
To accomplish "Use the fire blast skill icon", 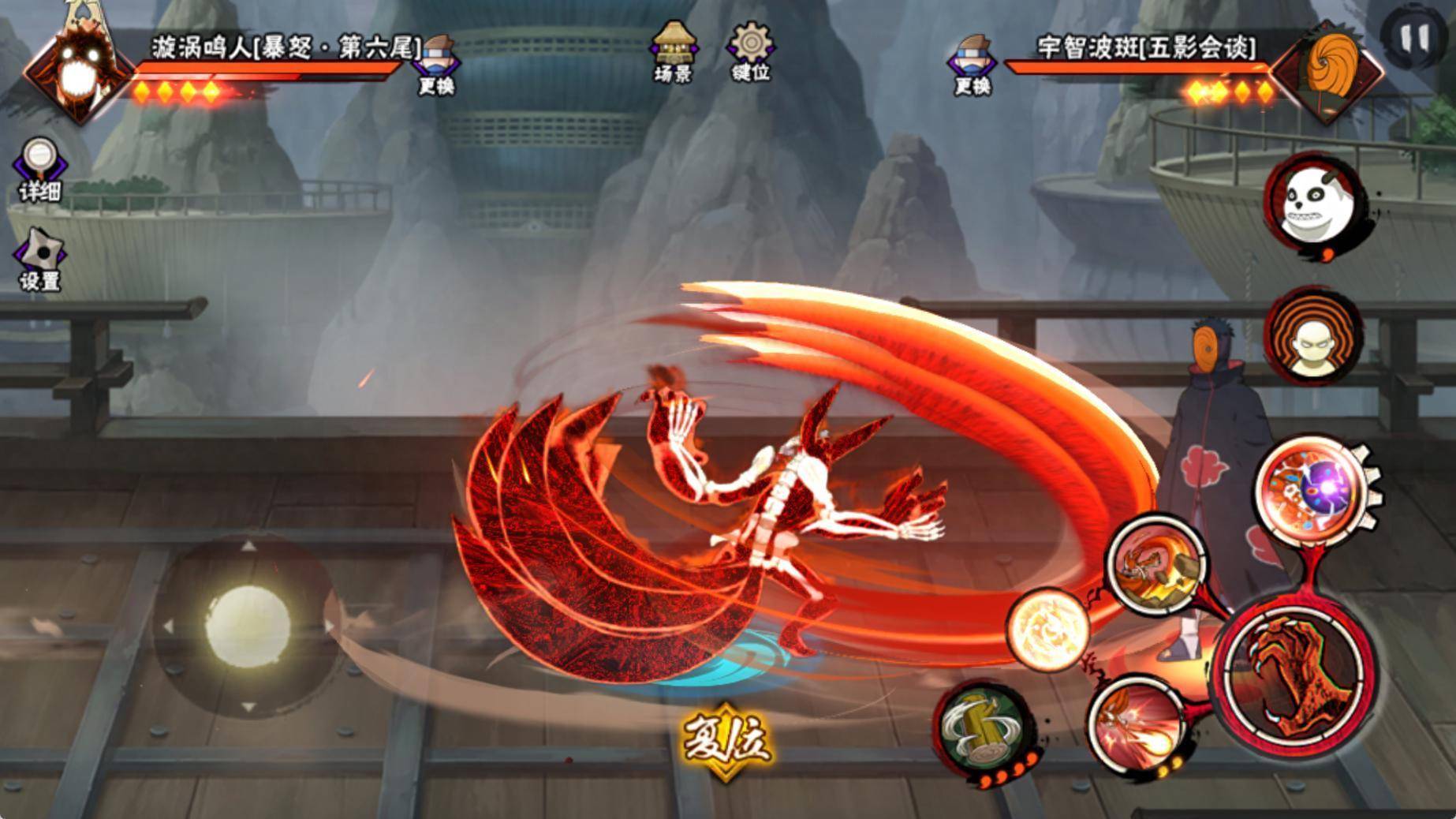I will click(x=1135, y=724).
